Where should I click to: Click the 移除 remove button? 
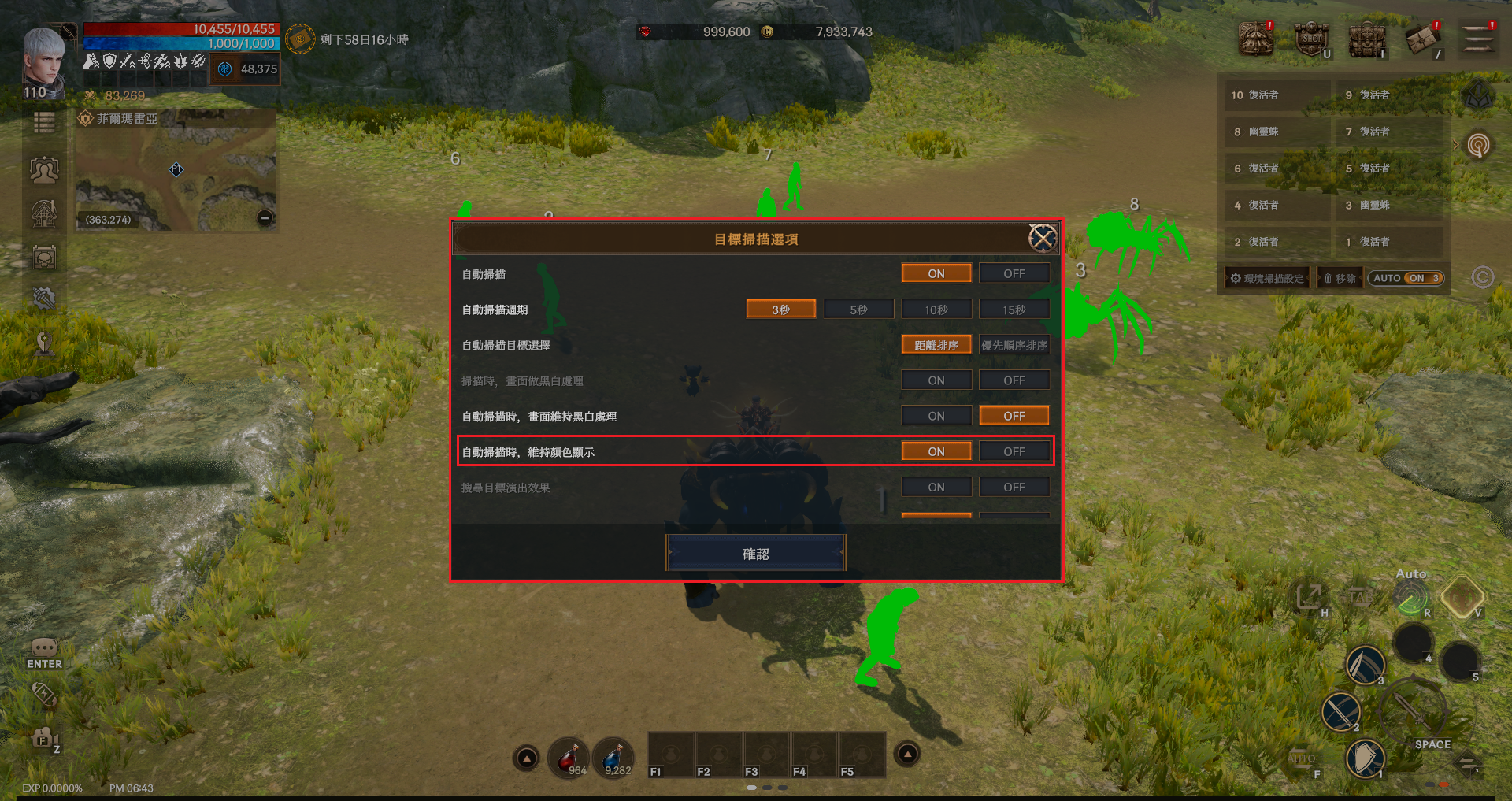1340,278
